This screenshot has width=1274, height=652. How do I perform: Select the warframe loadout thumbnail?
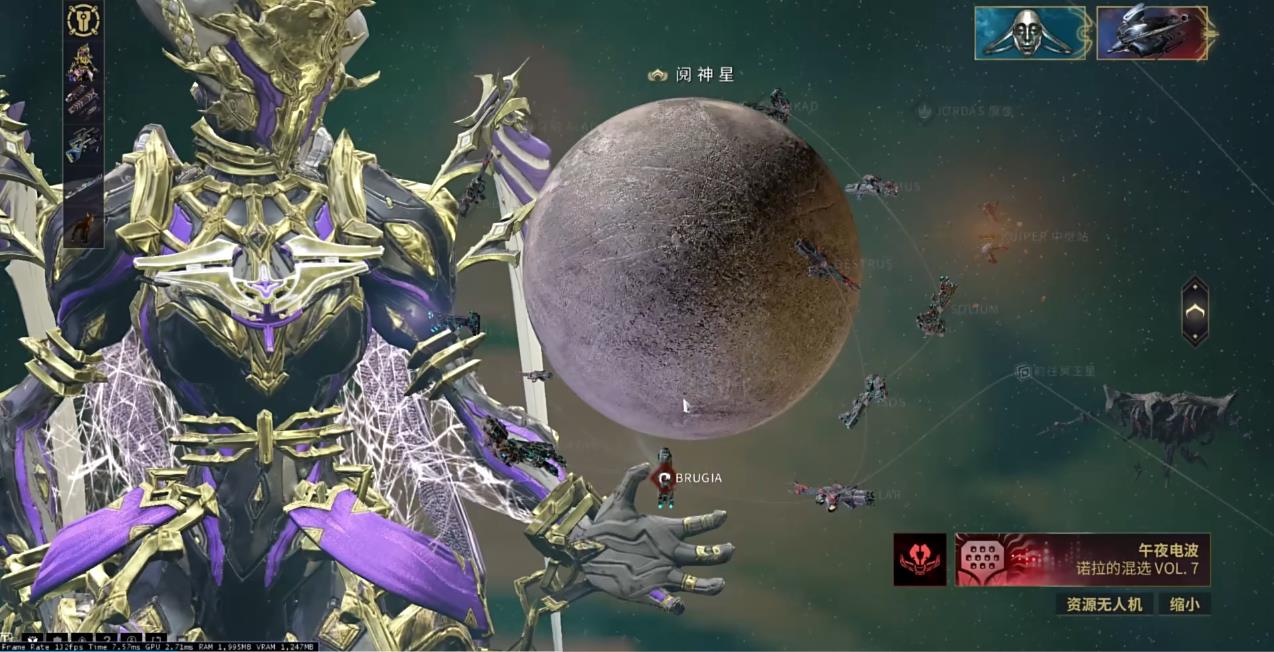coord(83,57)
